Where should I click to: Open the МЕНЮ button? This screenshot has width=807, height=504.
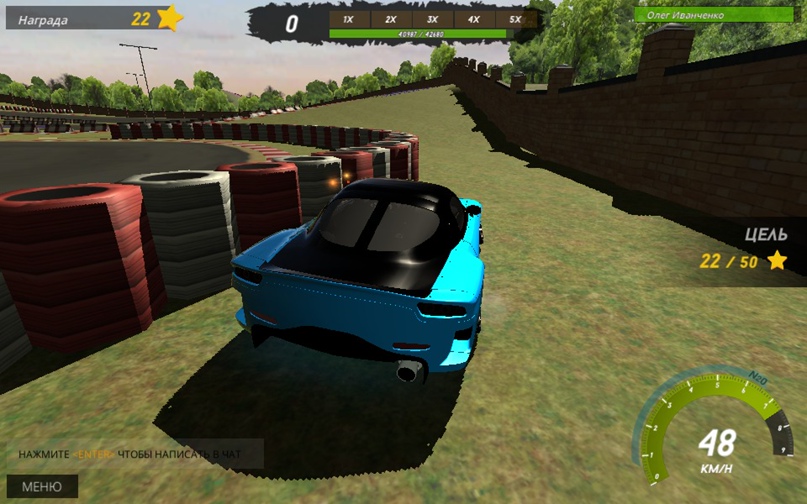pyautogui.click(x=41, y=487)
